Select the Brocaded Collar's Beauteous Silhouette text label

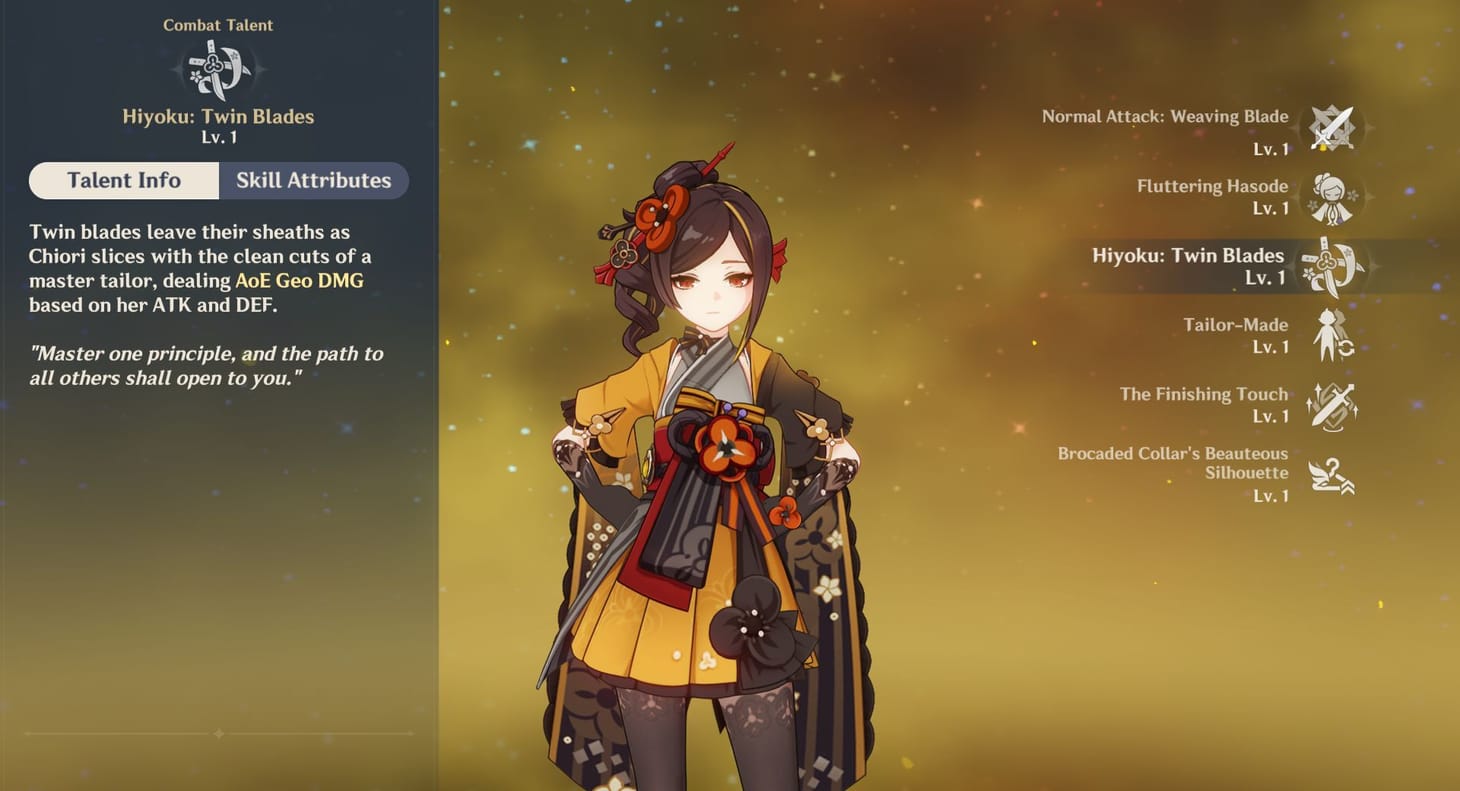[x=1172, y=463]
